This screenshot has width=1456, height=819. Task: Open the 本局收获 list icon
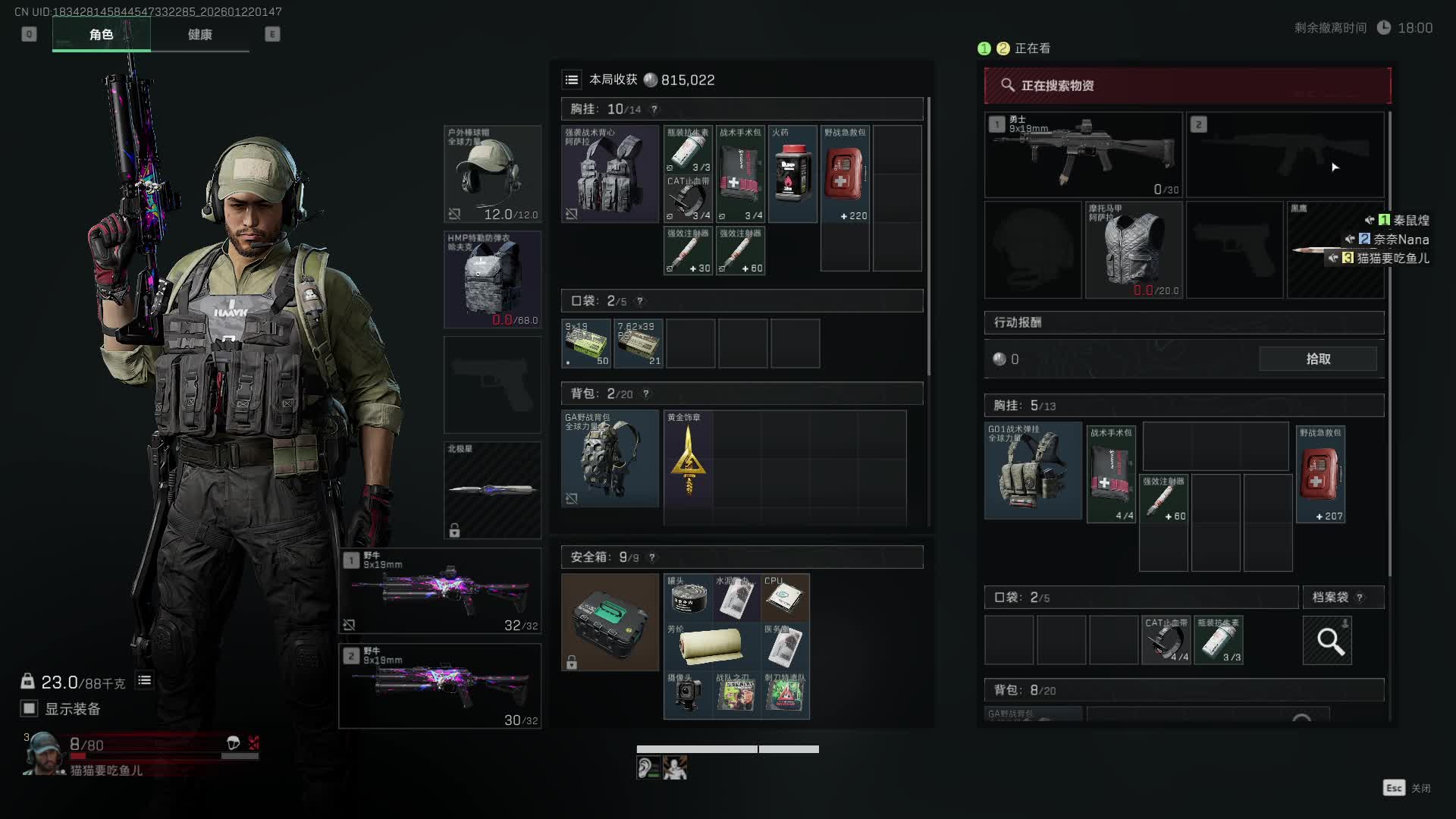pyautogui.click(x=572, y=80)
